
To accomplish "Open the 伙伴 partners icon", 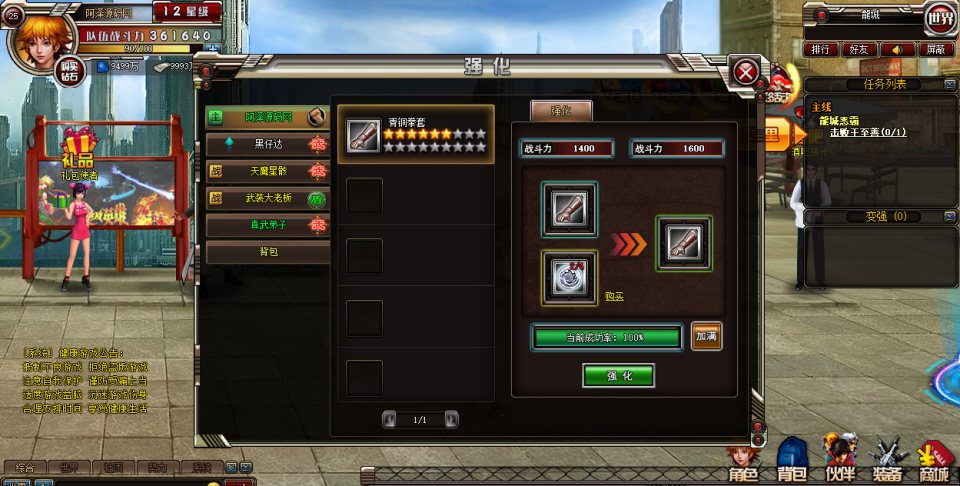I will (x=838, y=462).
